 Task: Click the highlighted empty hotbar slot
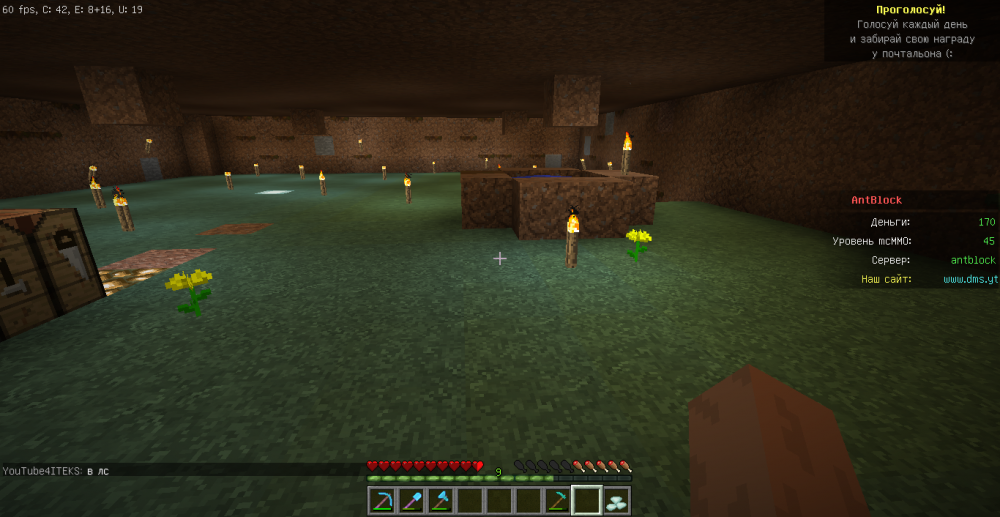click(x=586, y=500)
